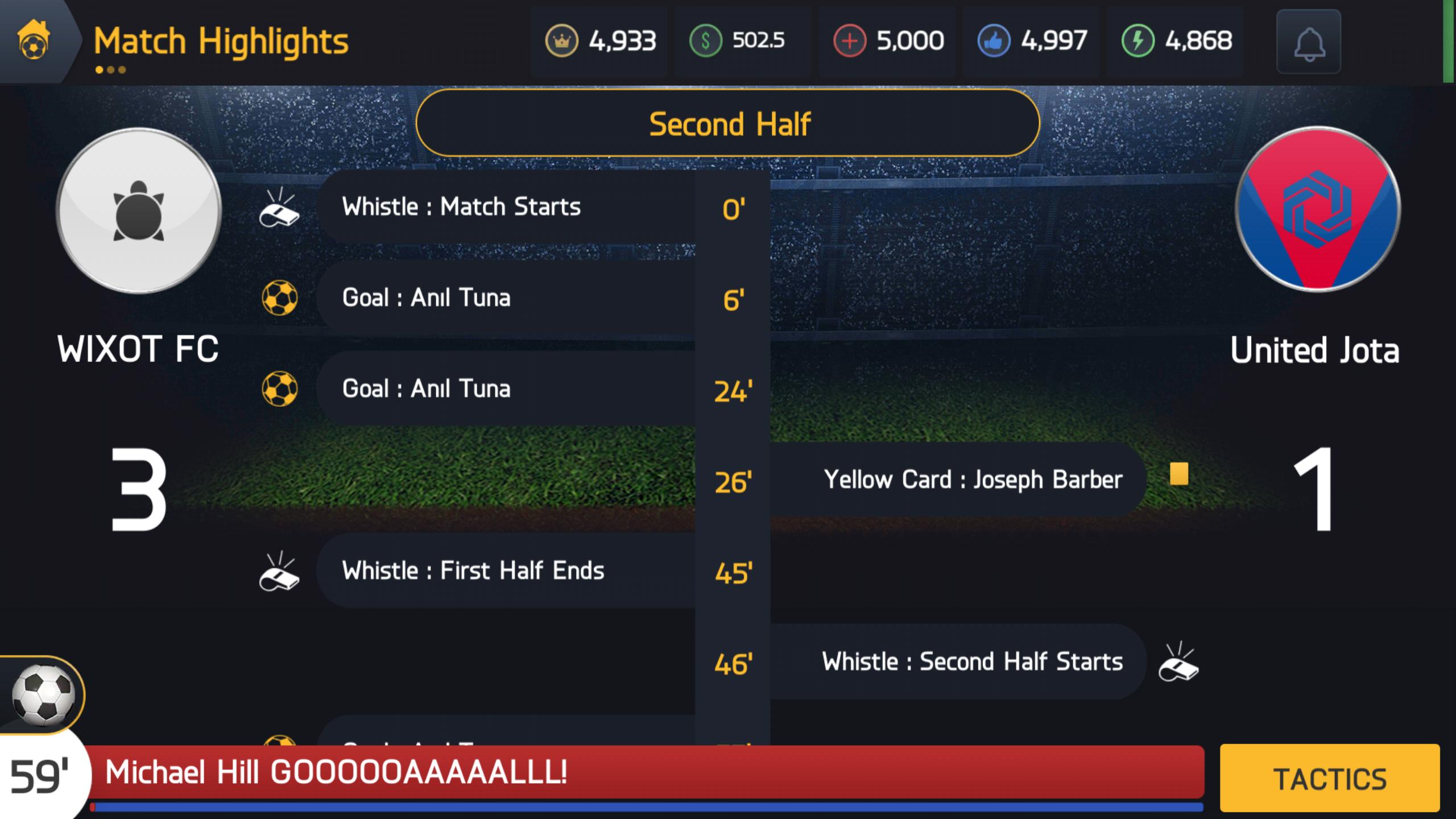Click the page dots under Match Highlights

click(110, 71)
